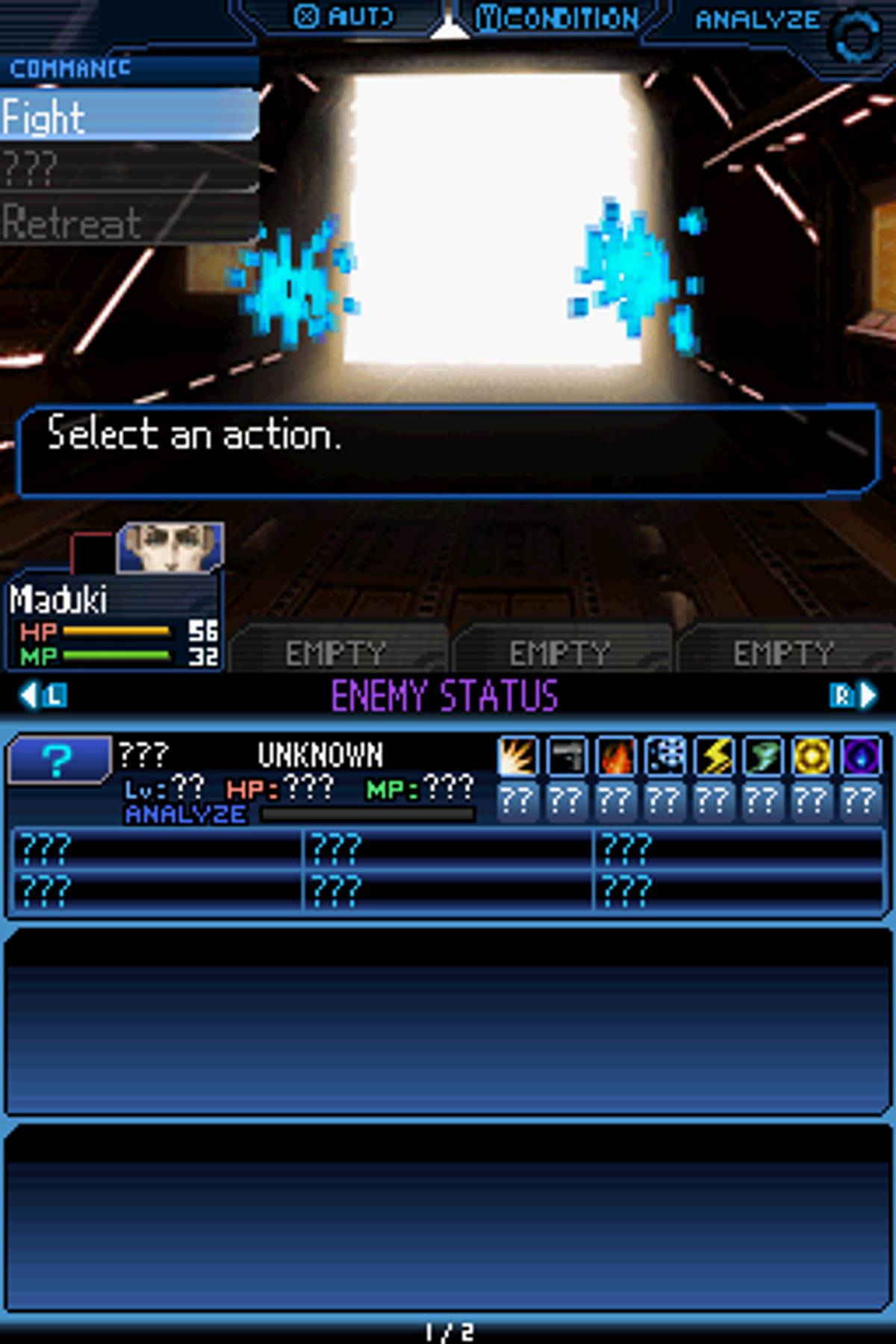The height and width of the screenshot is (1344, 896).
Task: Select the fire affinity icon
Action: click(x=616, y=756)
